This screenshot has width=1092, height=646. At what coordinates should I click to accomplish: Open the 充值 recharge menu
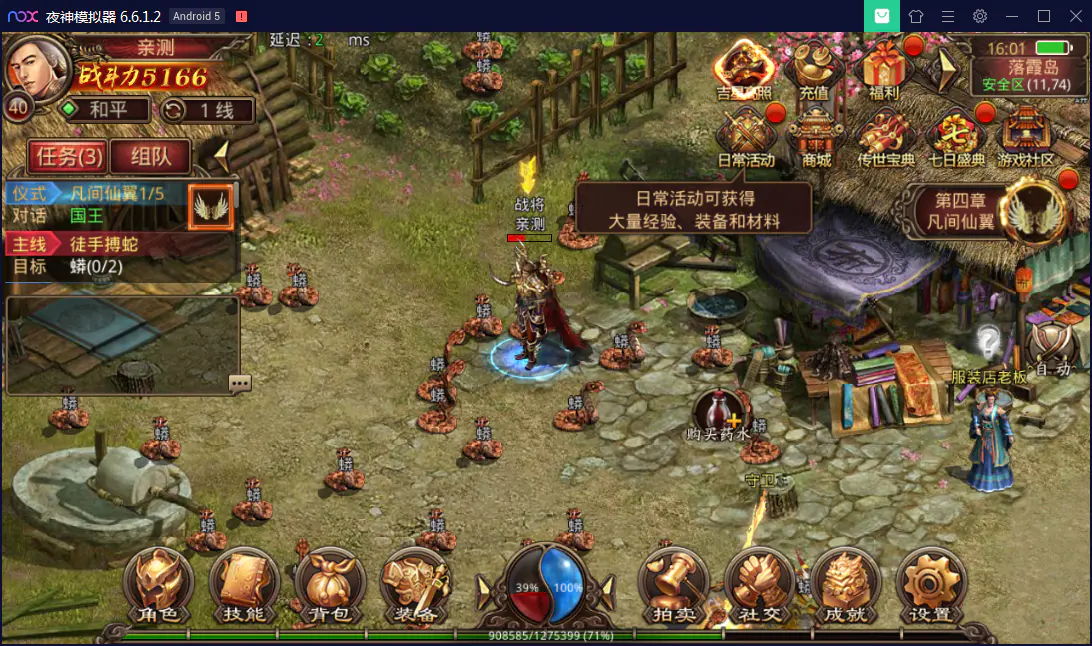coord(814,70)
